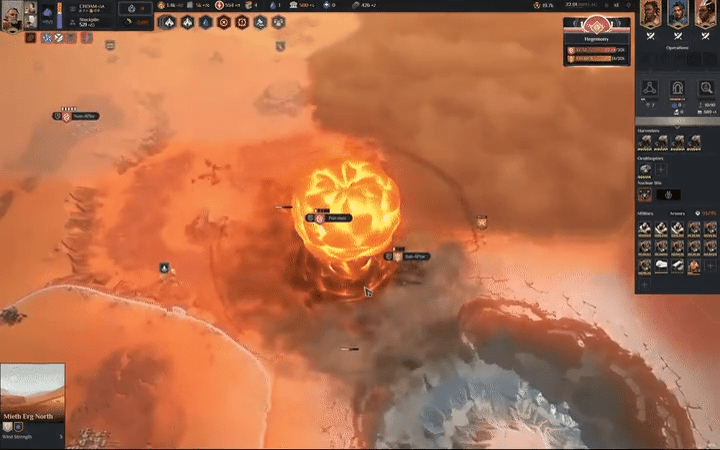The width and height of the screenshot is (720, 450).
Task: Select the village marker left of the explosion
Action: [320, 217]
